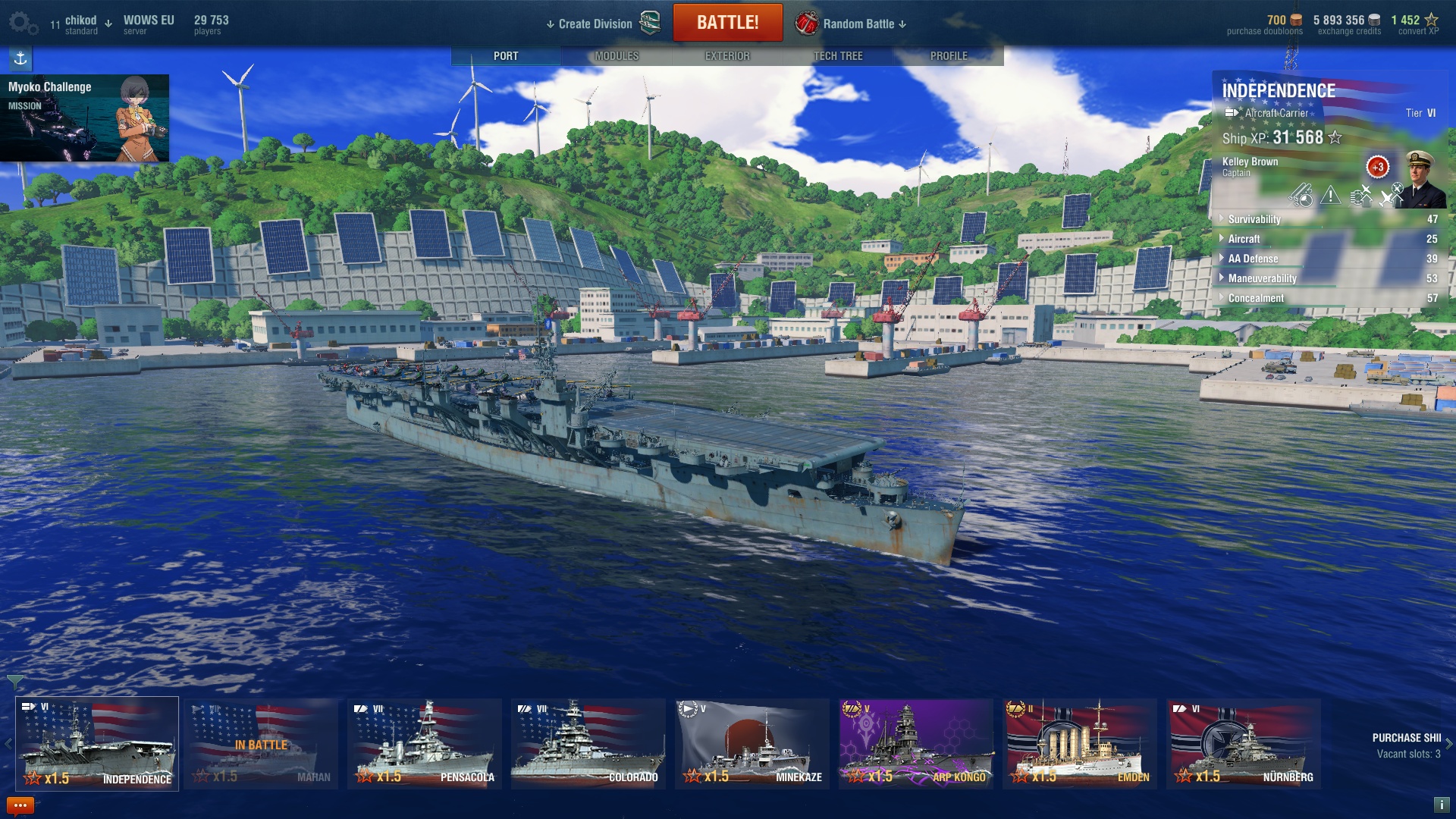
Task: Choose the Nürnberg ship card
Action: [x=1244, y=744]
